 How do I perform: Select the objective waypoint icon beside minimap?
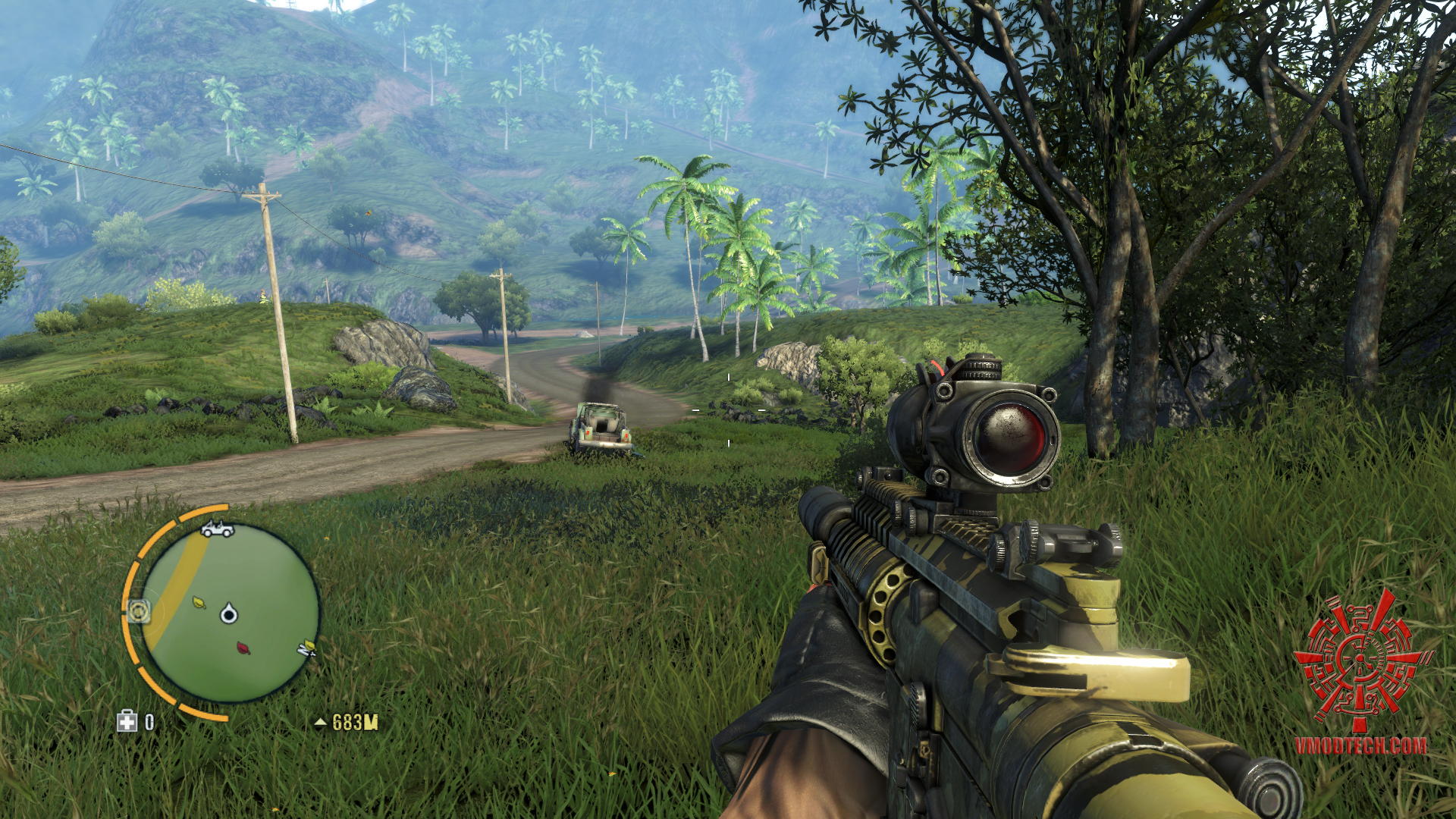click(x=139, y=610)
